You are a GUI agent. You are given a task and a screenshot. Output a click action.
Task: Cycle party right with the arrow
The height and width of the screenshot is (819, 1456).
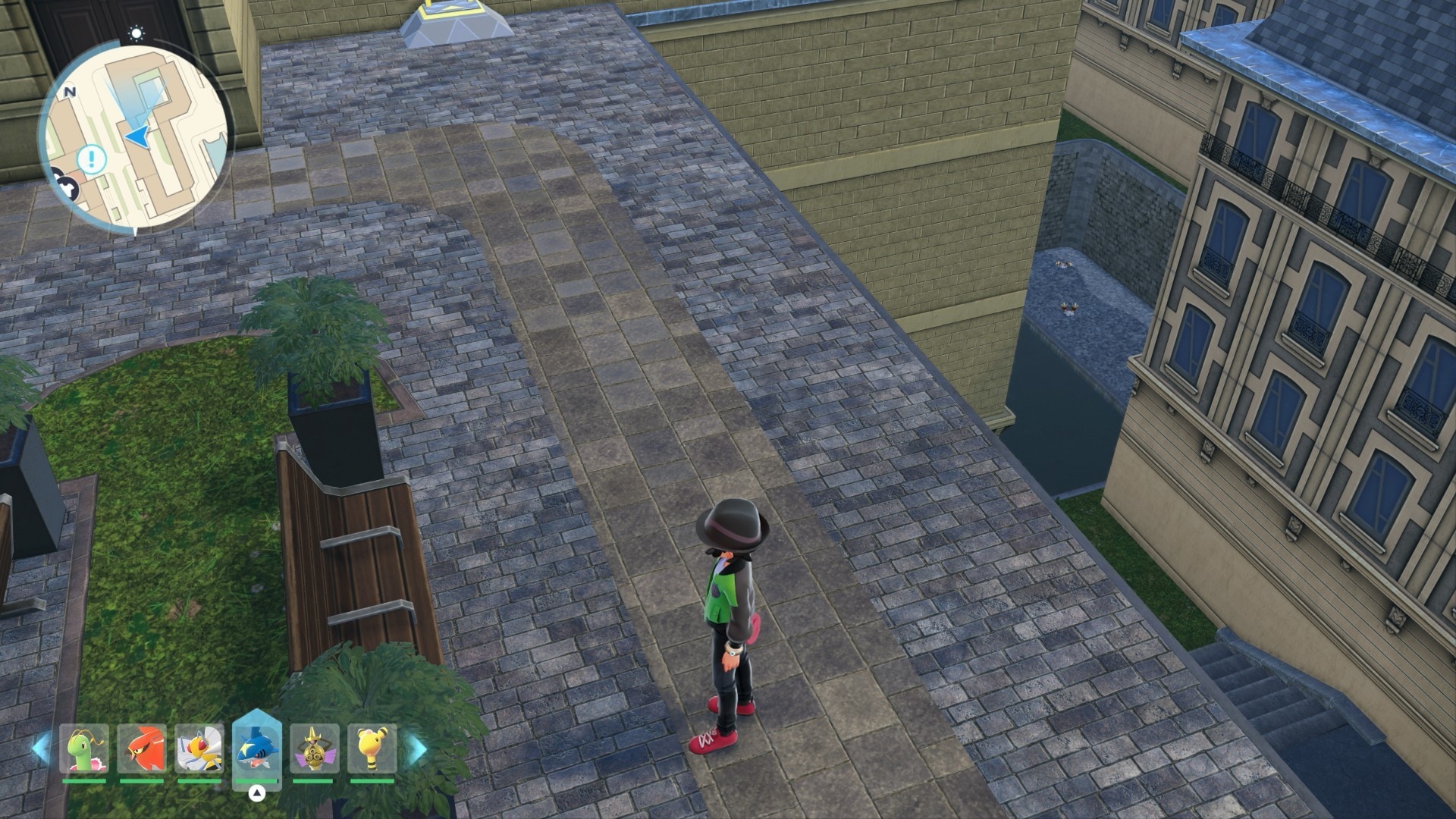click(416, 749)
